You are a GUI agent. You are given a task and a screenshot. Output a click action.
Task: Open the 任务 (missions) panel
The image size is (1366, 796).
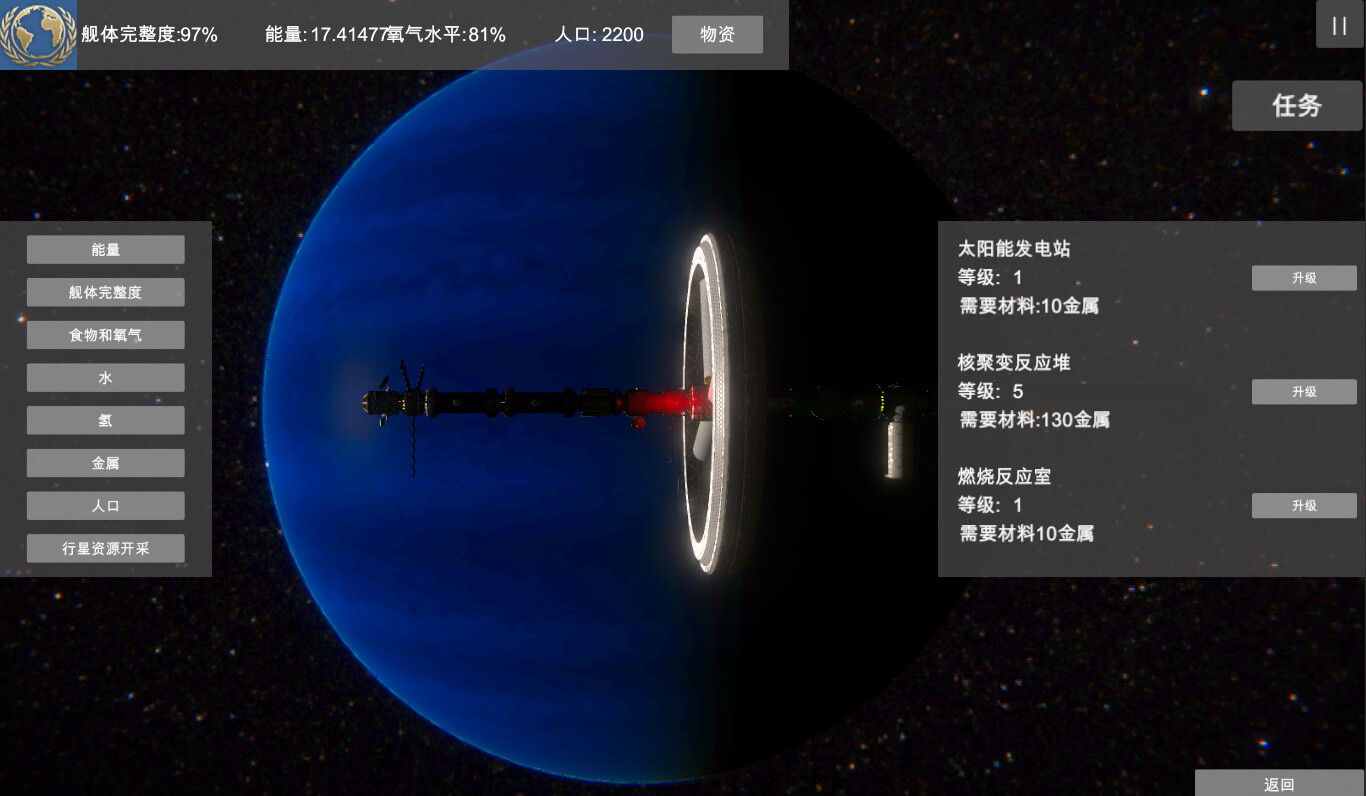coord(1296,105)
